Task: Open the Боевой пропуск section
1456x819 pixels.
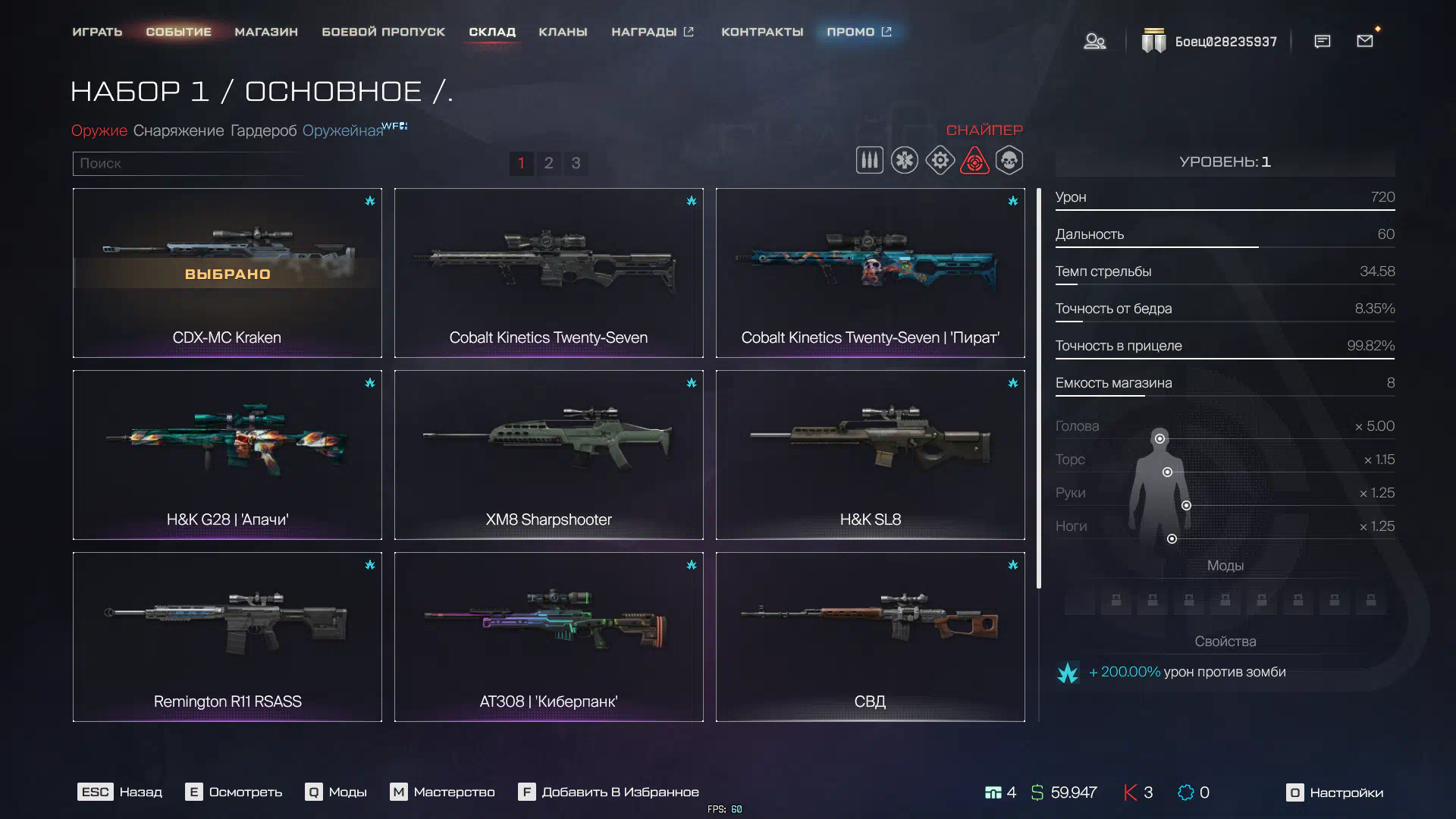Action: tap(383, 32)
